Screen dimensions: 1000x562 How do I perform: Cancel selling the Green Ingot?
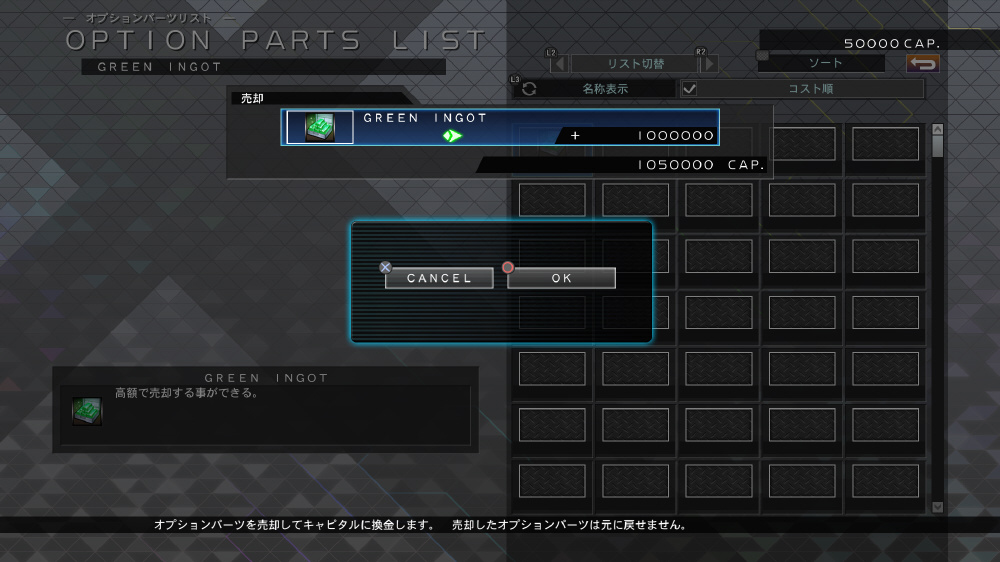tap(439, 278)
